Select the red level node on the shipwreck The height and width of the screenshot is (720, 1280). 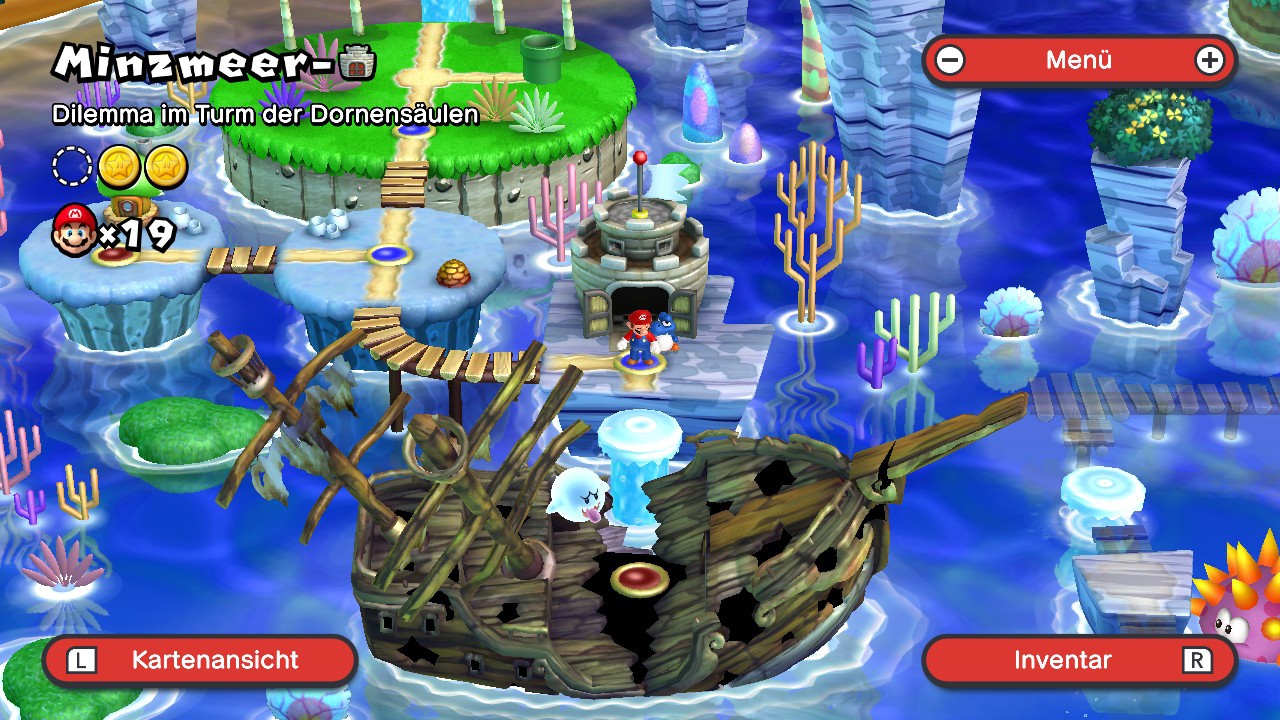tap(640, 578)
